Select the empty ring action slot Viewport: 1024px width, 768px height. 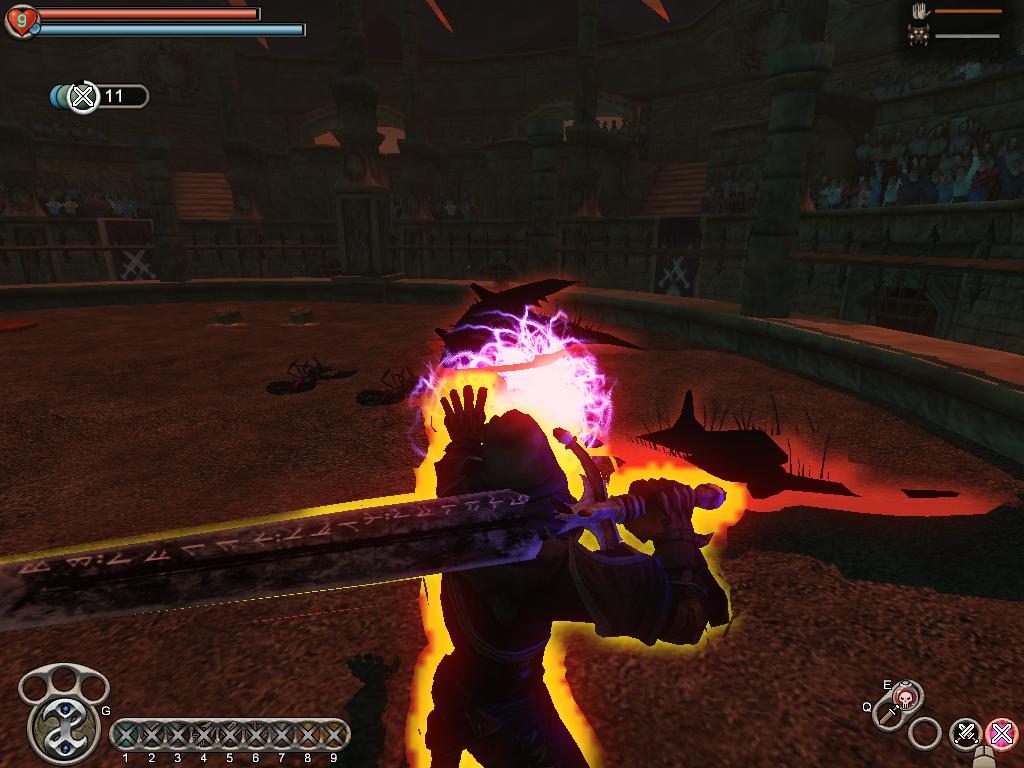pyautogui.click(x=925, y=734)
